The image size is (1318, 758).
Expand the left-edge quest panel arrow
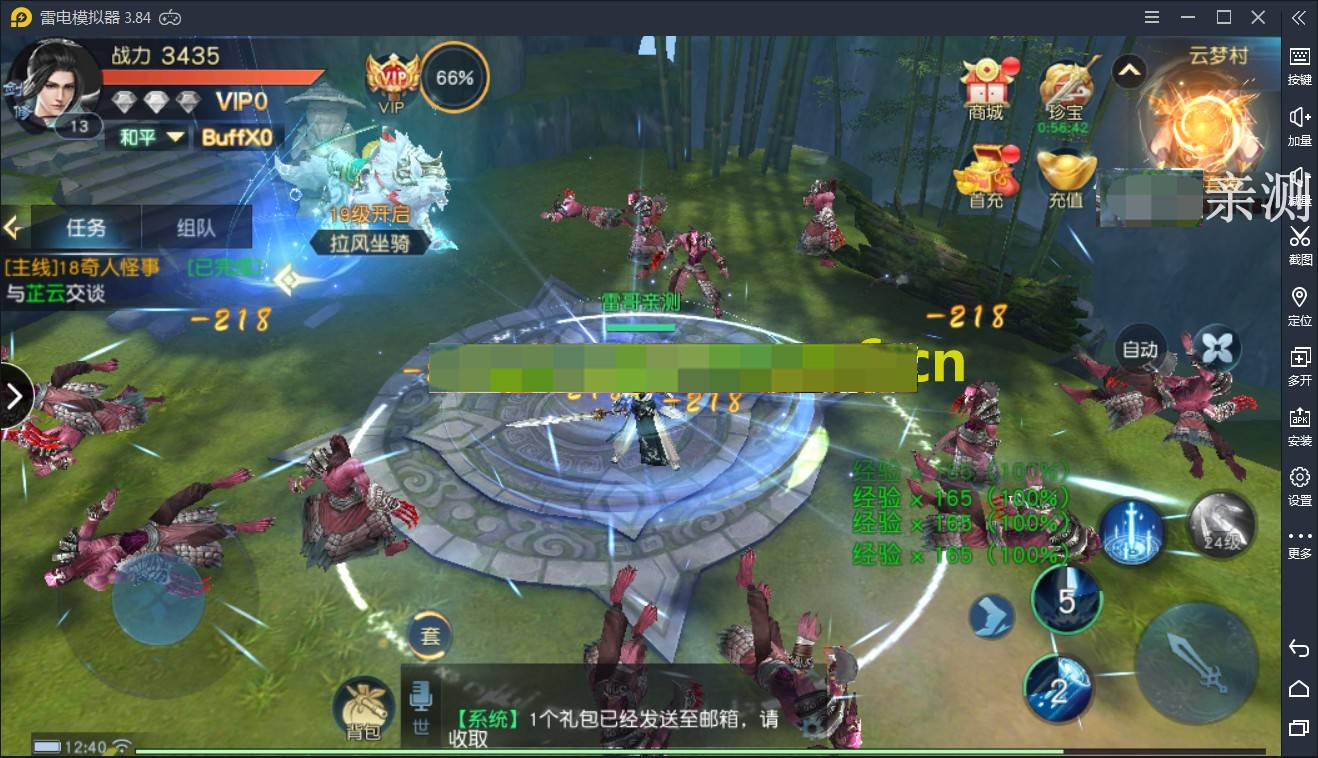click(14, 395)
